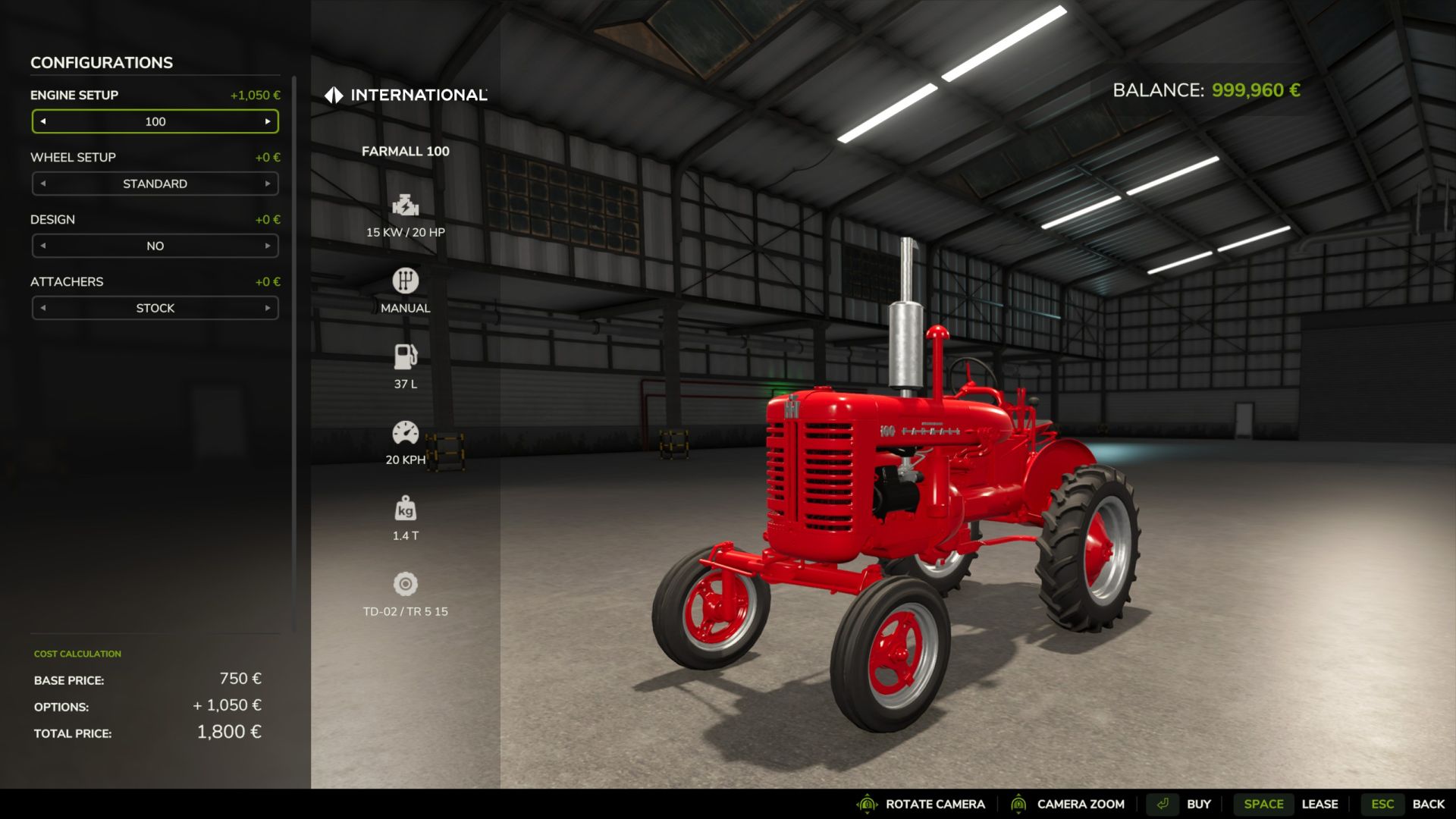
Task: Switch Attachers to previous option
Action: coord(43,308)
